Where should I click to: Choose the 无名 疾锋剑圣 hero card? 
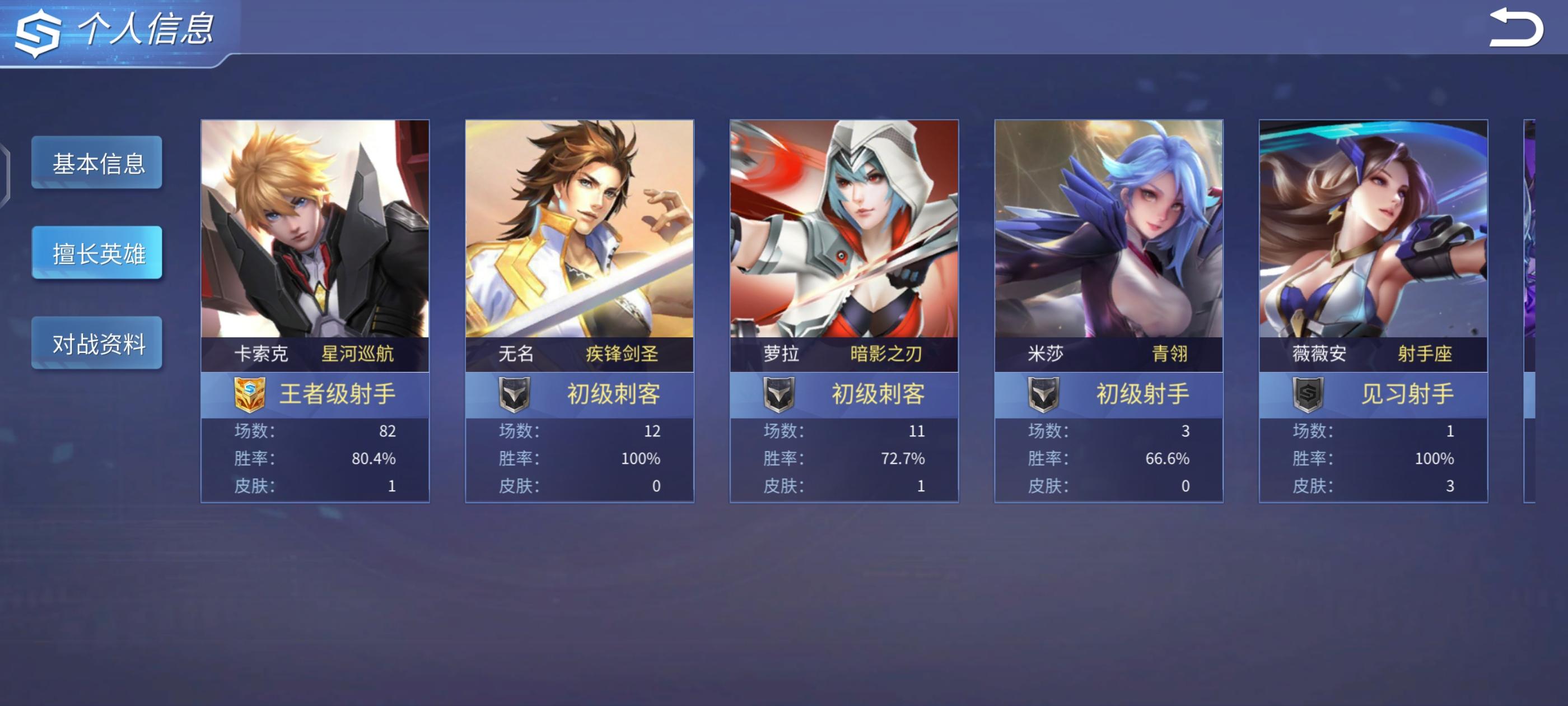(579, 310)
